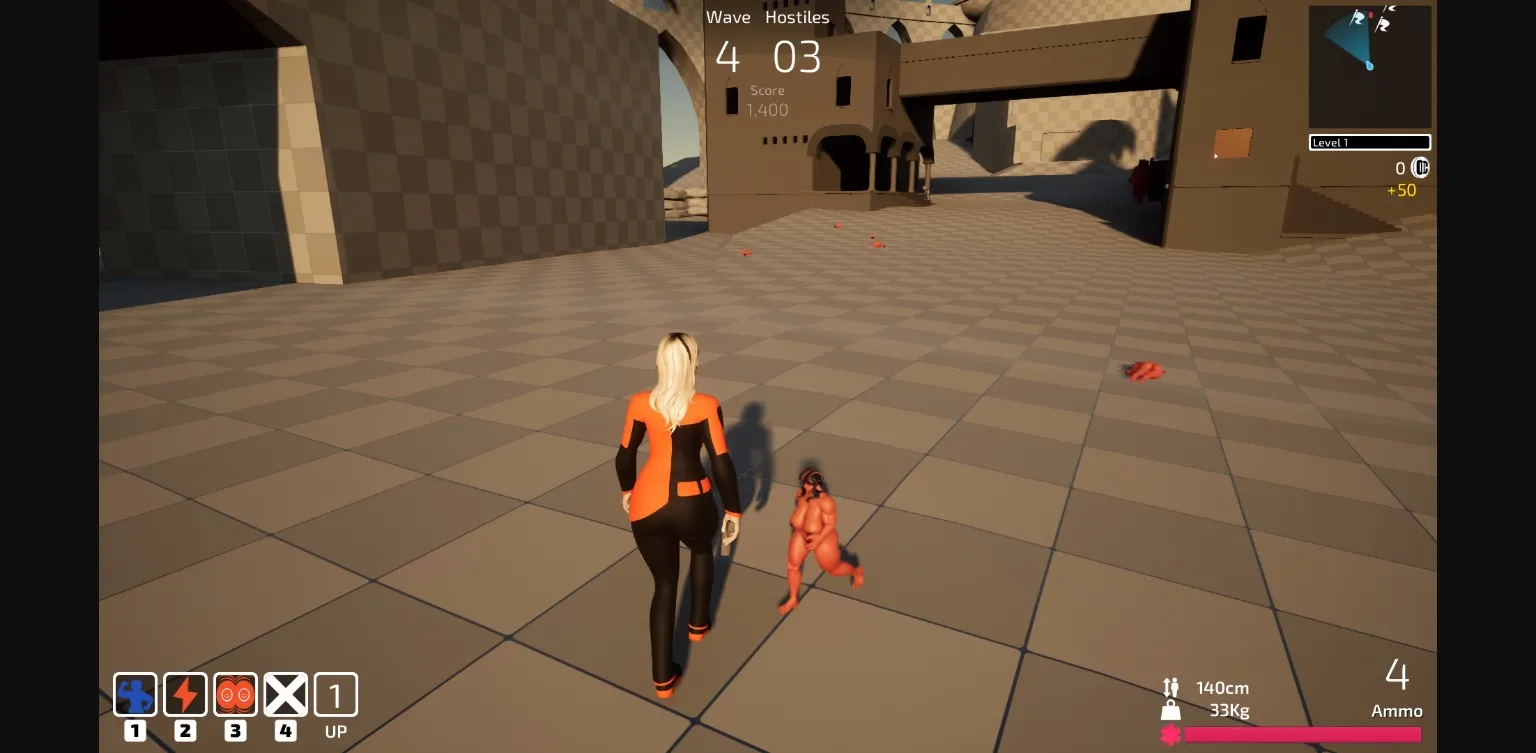The height and width of the screenshot is (753, 1536).
Task: Click the coin currency icon near Level 1
Action: (x=1420, y=168)
